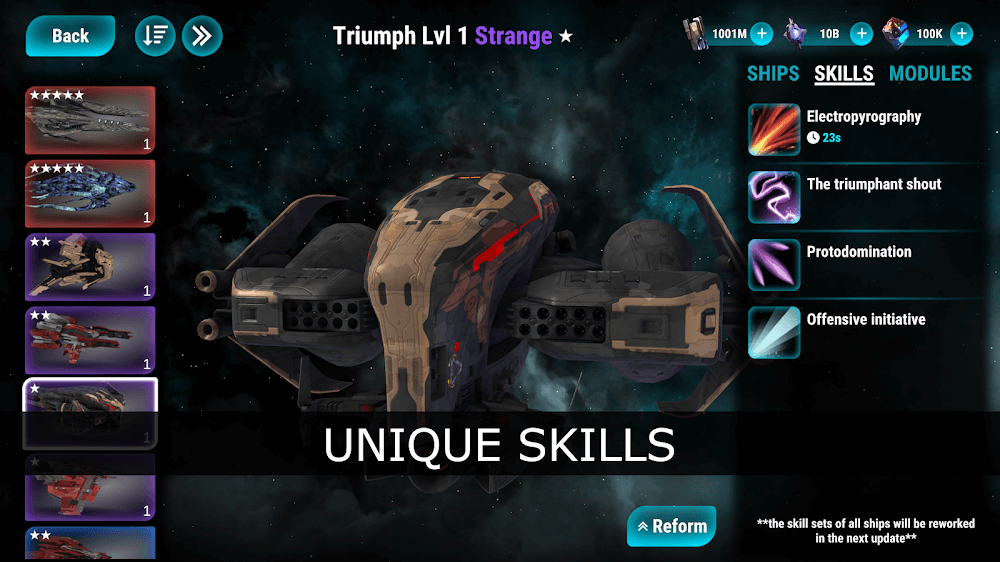
Task: Open the MODULES tab
Action: tap(930, 73)
